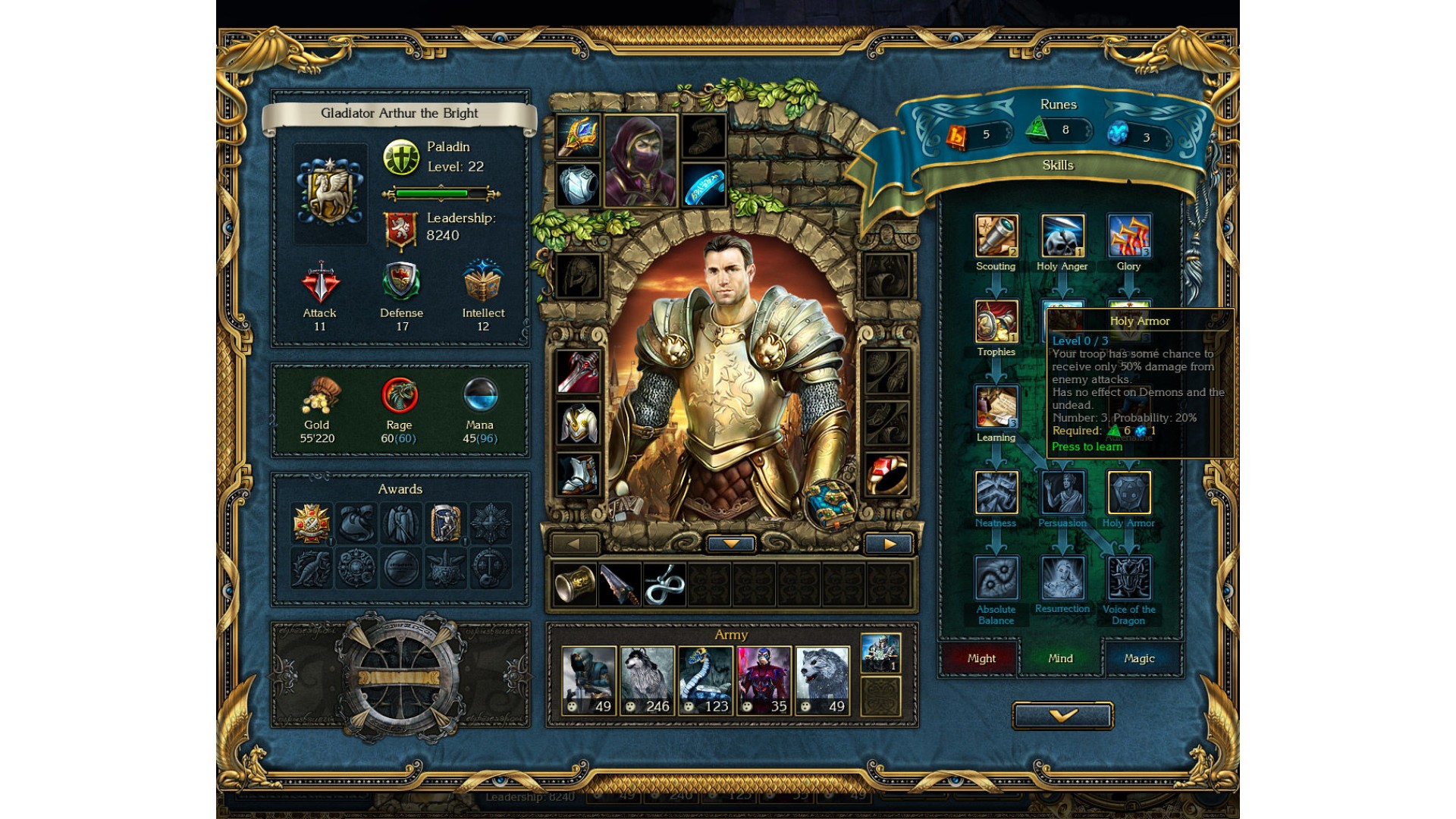The height and width of the screenshot is (819, 1456).
Task: Select the Trophies skill
Action: tap(996, 322)
